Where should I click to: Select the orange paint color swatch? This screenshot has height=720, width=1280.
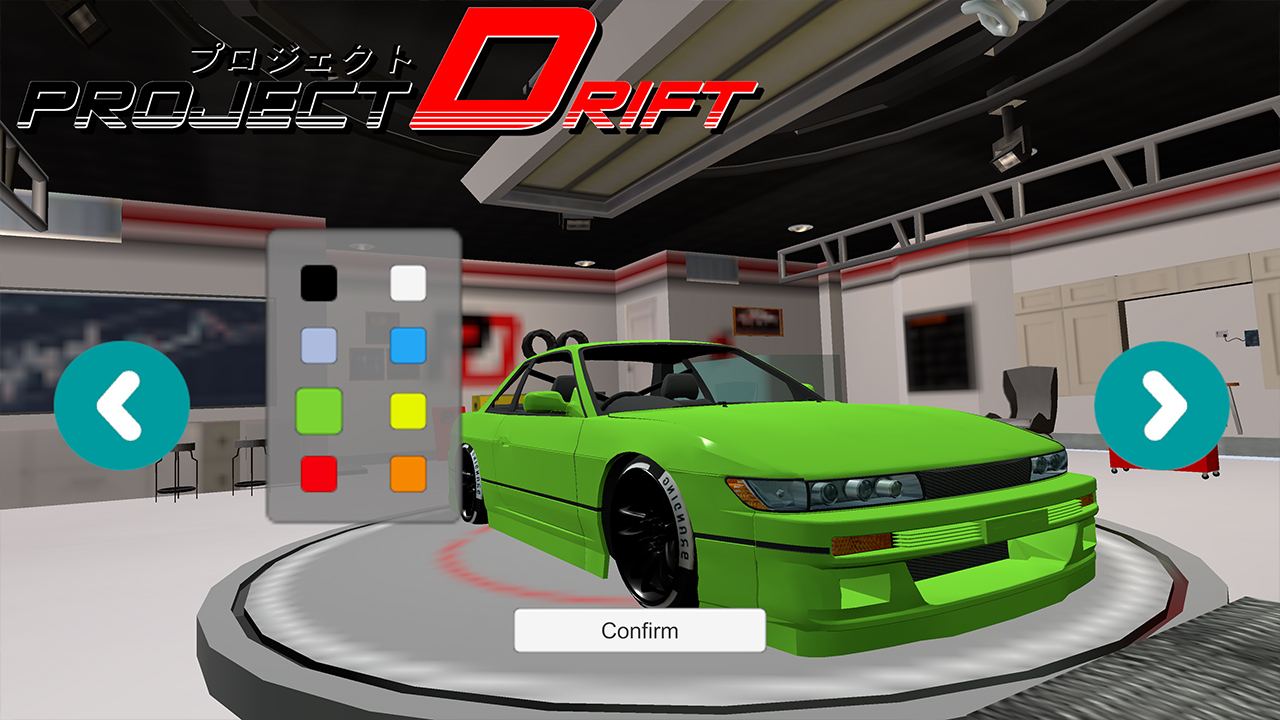pos(408,471)
